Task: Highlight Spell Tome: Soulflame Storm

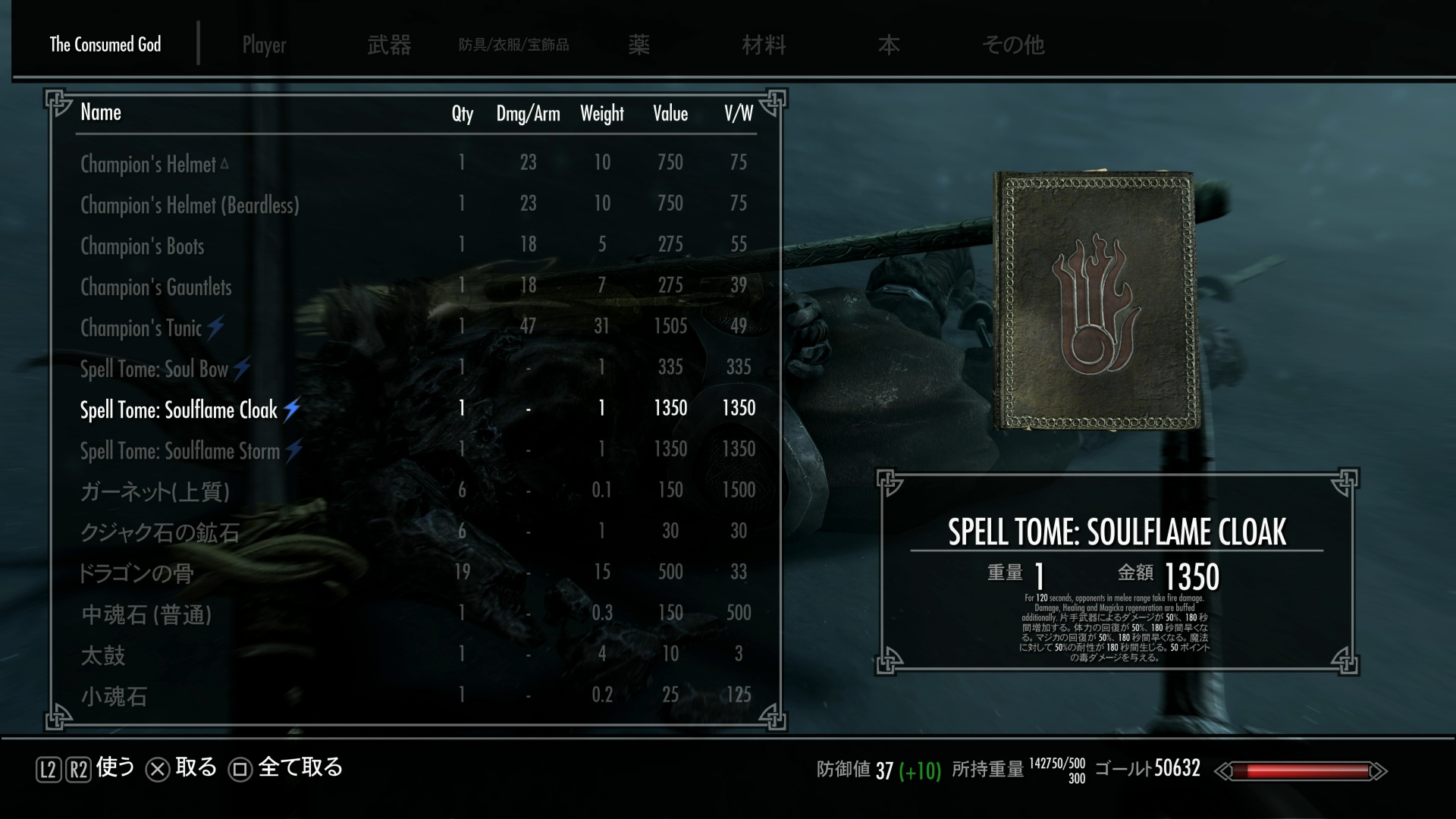Action: 180,450
